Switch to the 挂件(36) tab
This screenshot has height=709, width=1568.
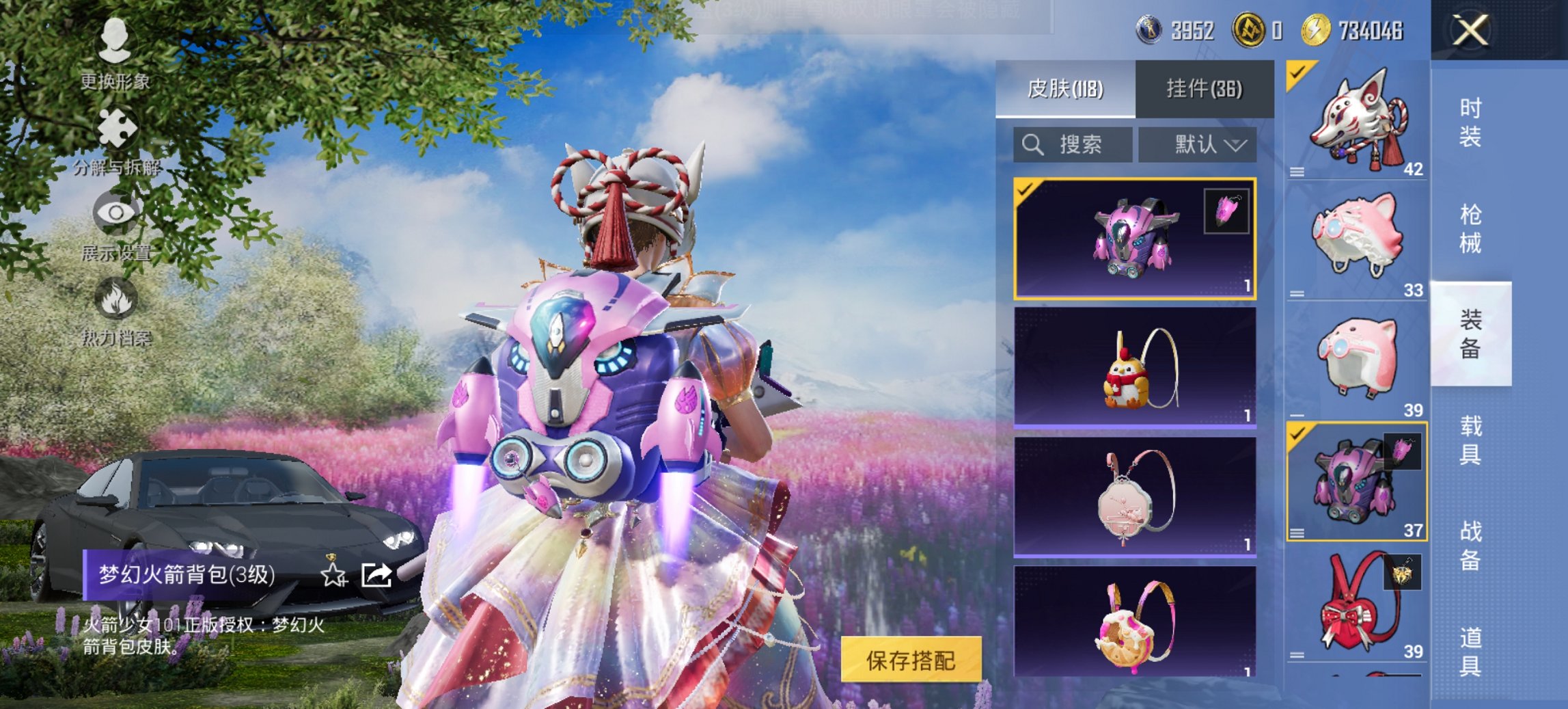click(x=1204, y=89)
